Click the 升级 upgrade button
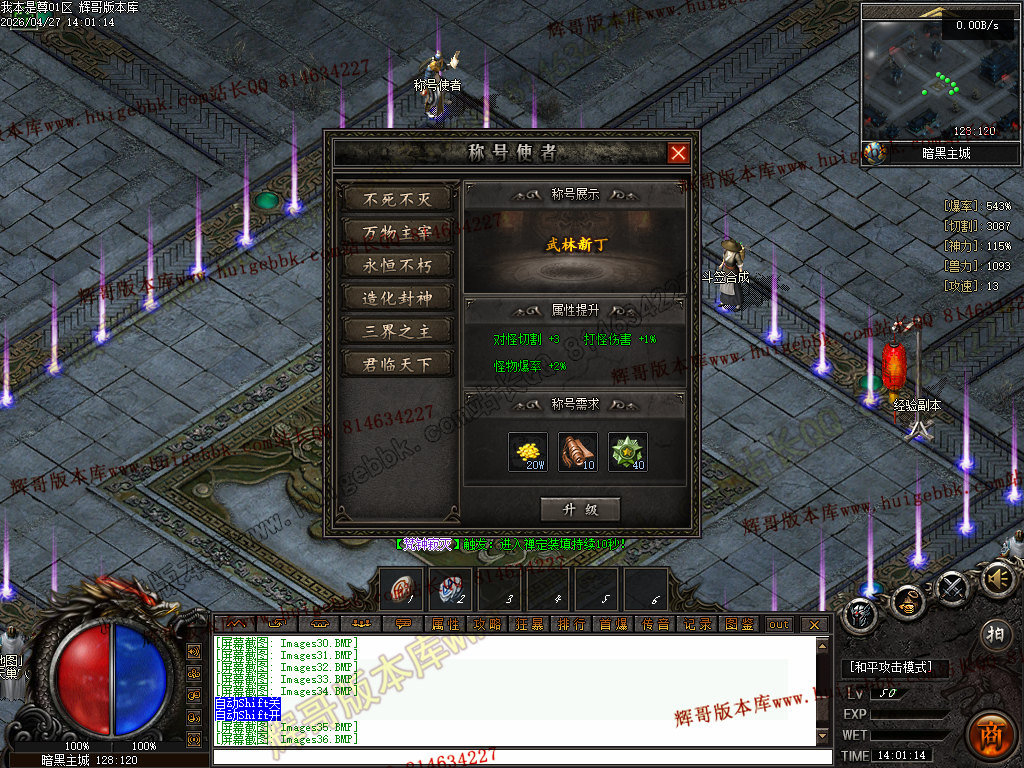The image size is (1024, 768). click(x=580, y=509)
